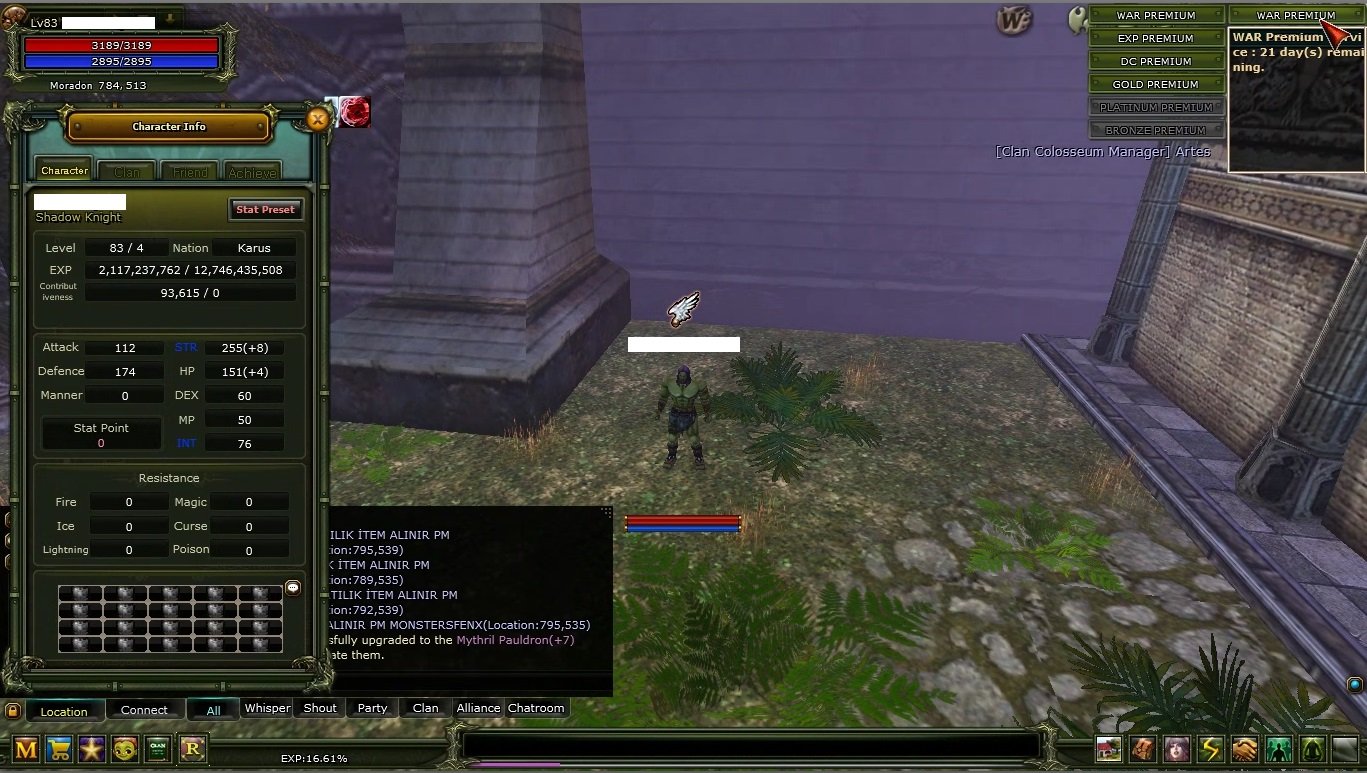Open the Party chat tab

click(372, 708)
